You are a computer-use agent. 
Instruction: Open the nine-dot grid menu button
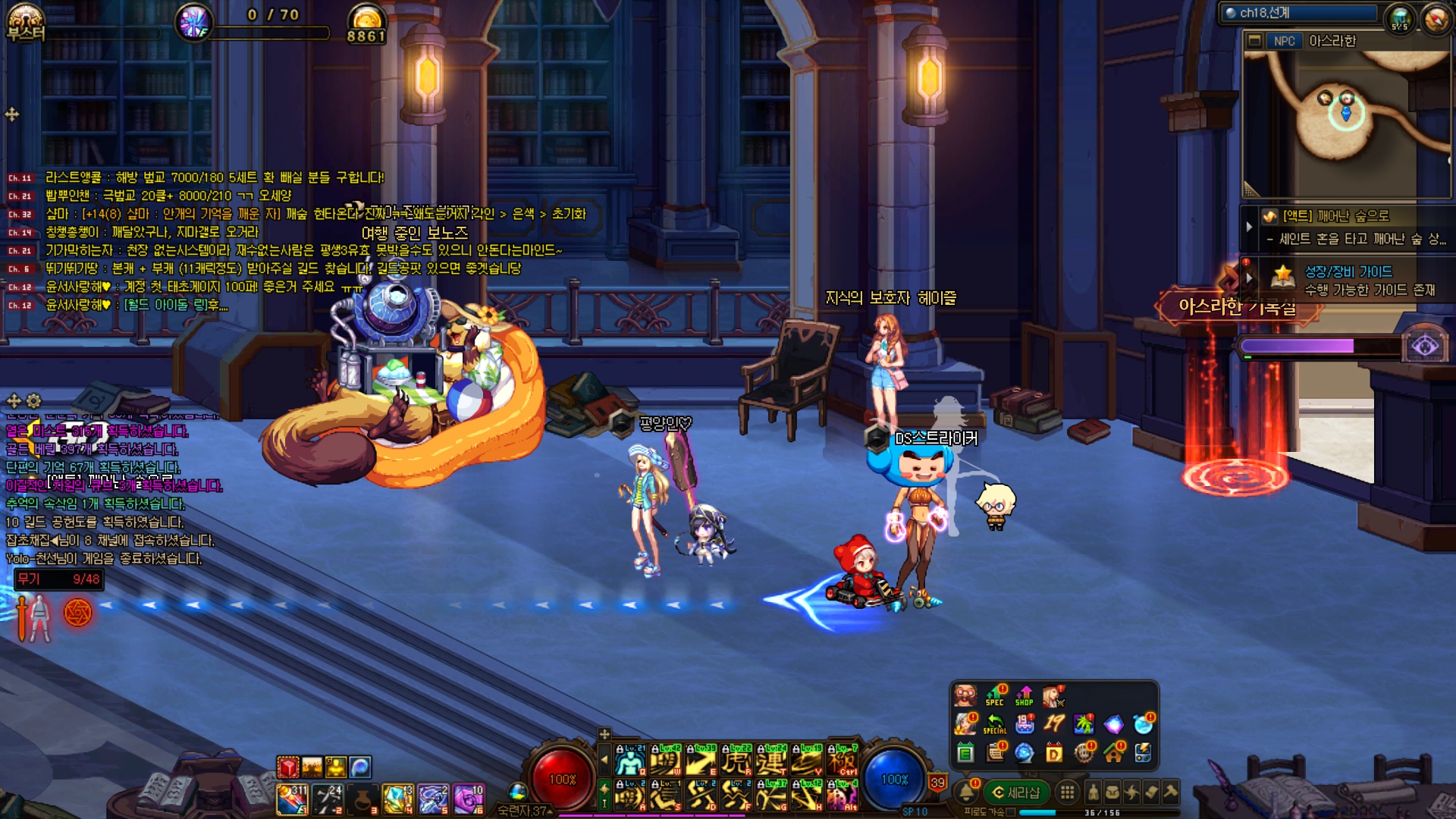pyautogui.click(x=1067, y=792)
